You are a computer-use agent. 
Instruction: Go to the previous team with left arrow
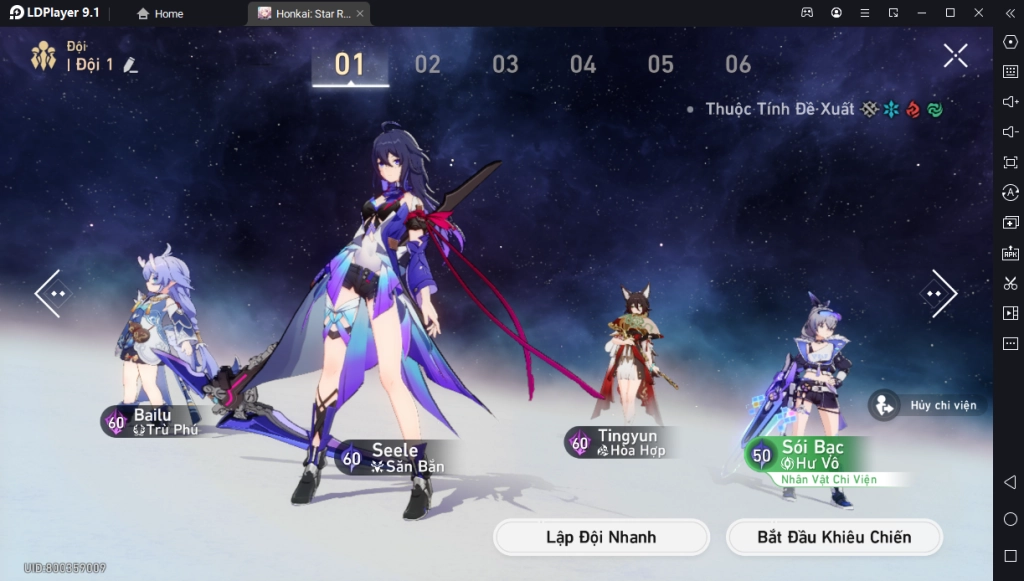click(51, 294)
